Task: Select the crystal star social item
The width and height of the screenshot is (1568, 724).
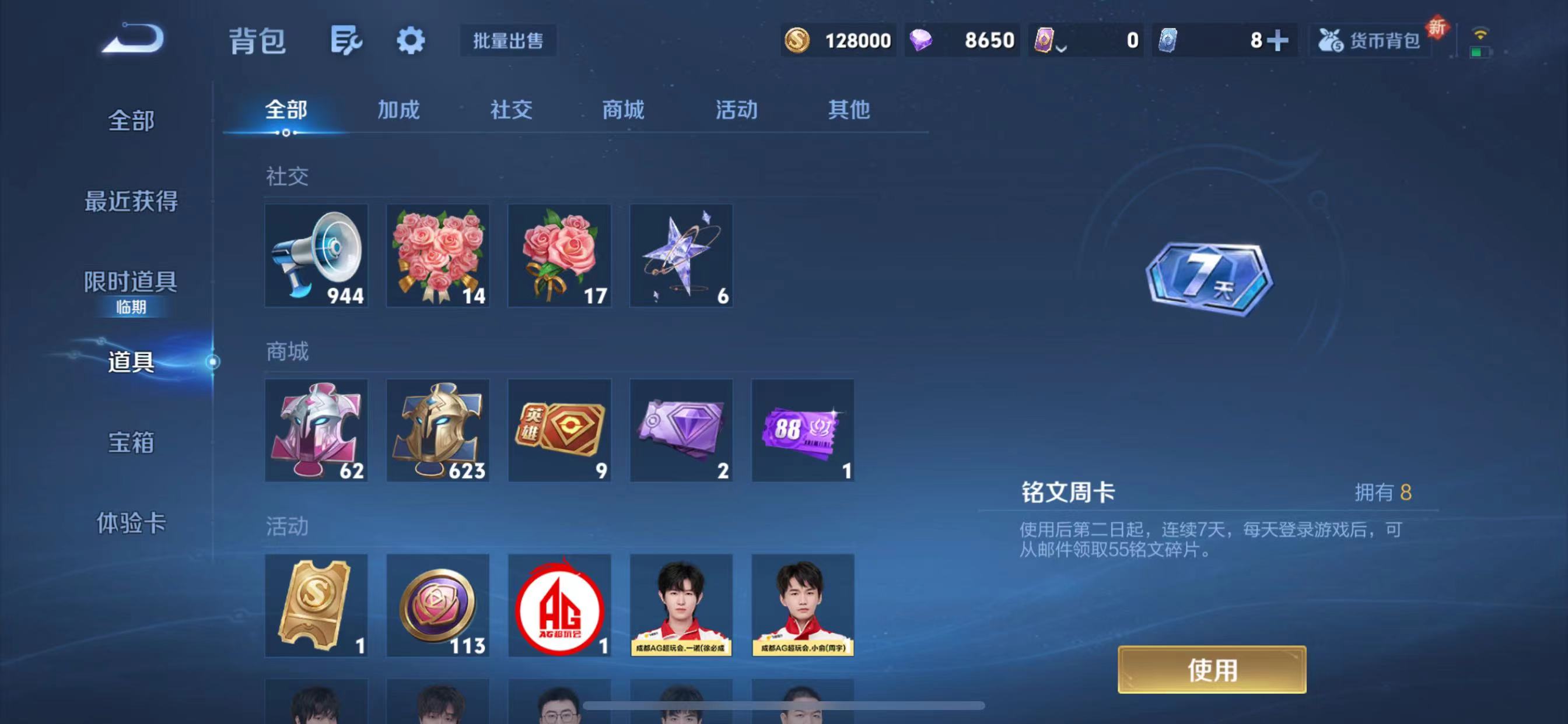Action: 681,255
